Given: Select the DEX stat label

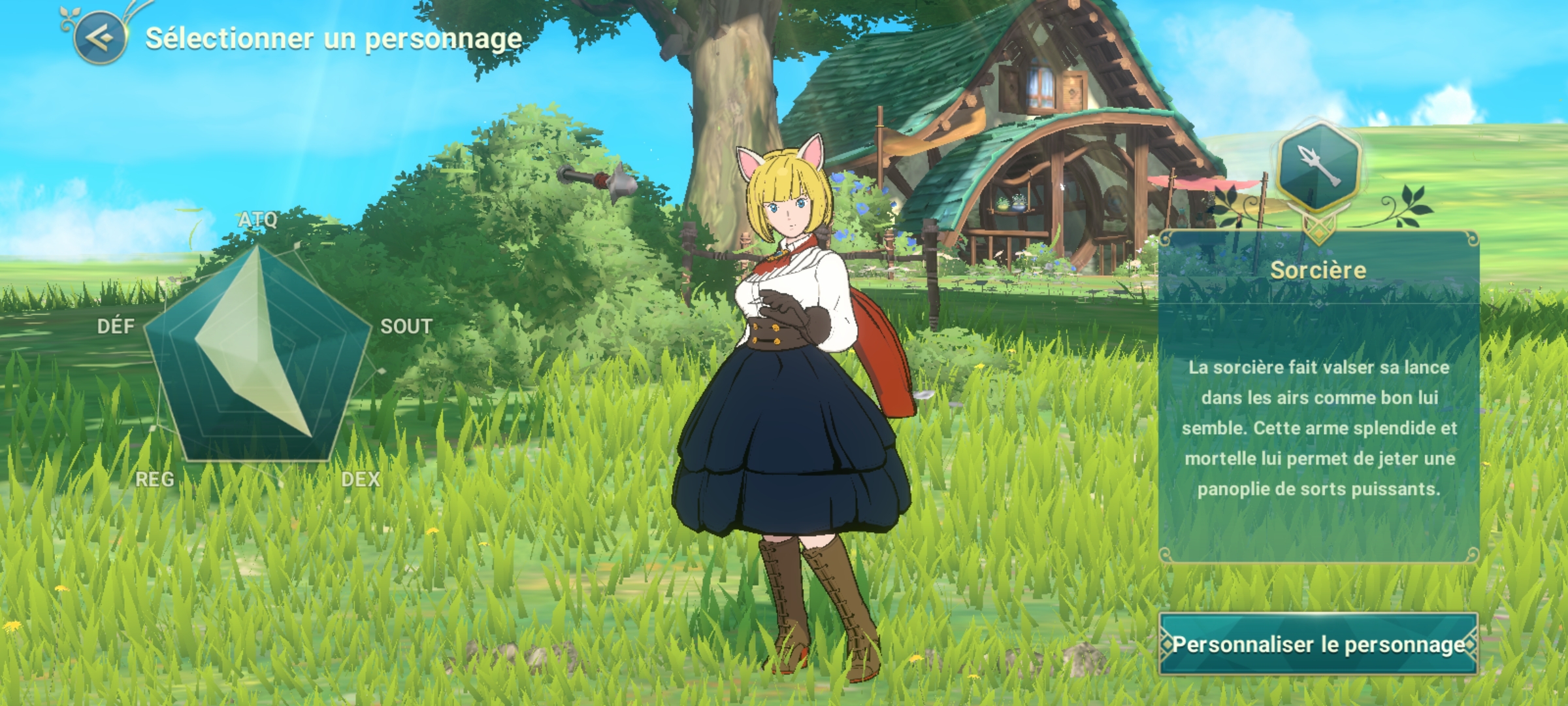Looking at the screenshot, I should coord(361,480).
